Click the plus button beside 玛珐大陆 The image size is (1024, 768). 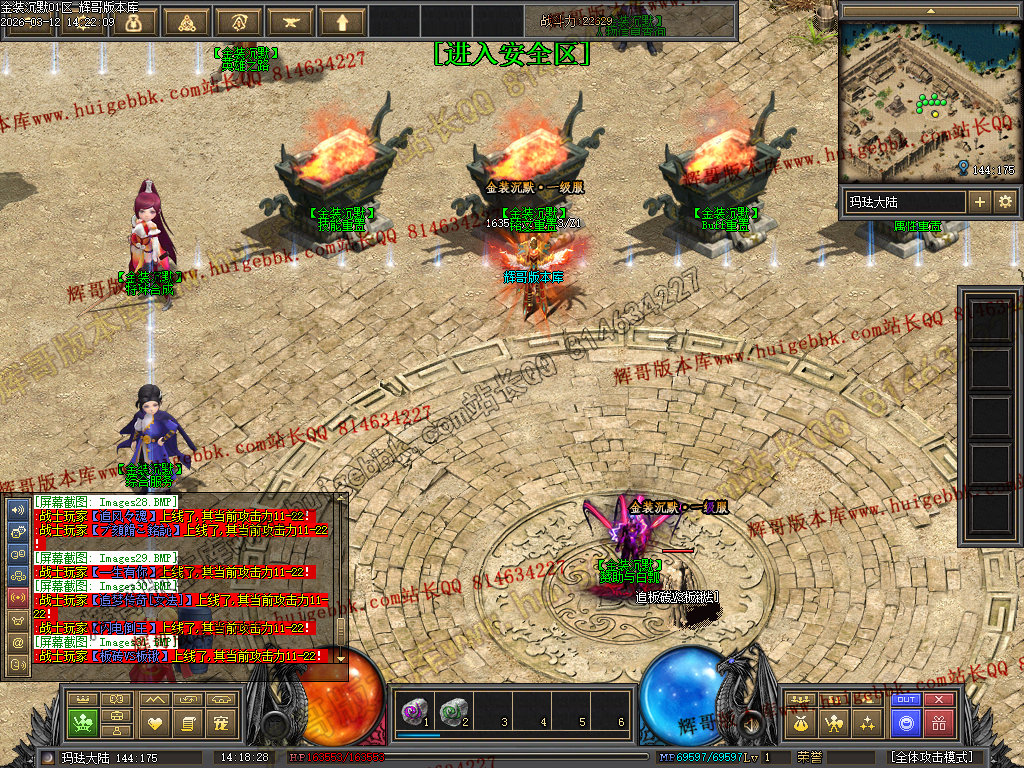[x=980, y=202]
